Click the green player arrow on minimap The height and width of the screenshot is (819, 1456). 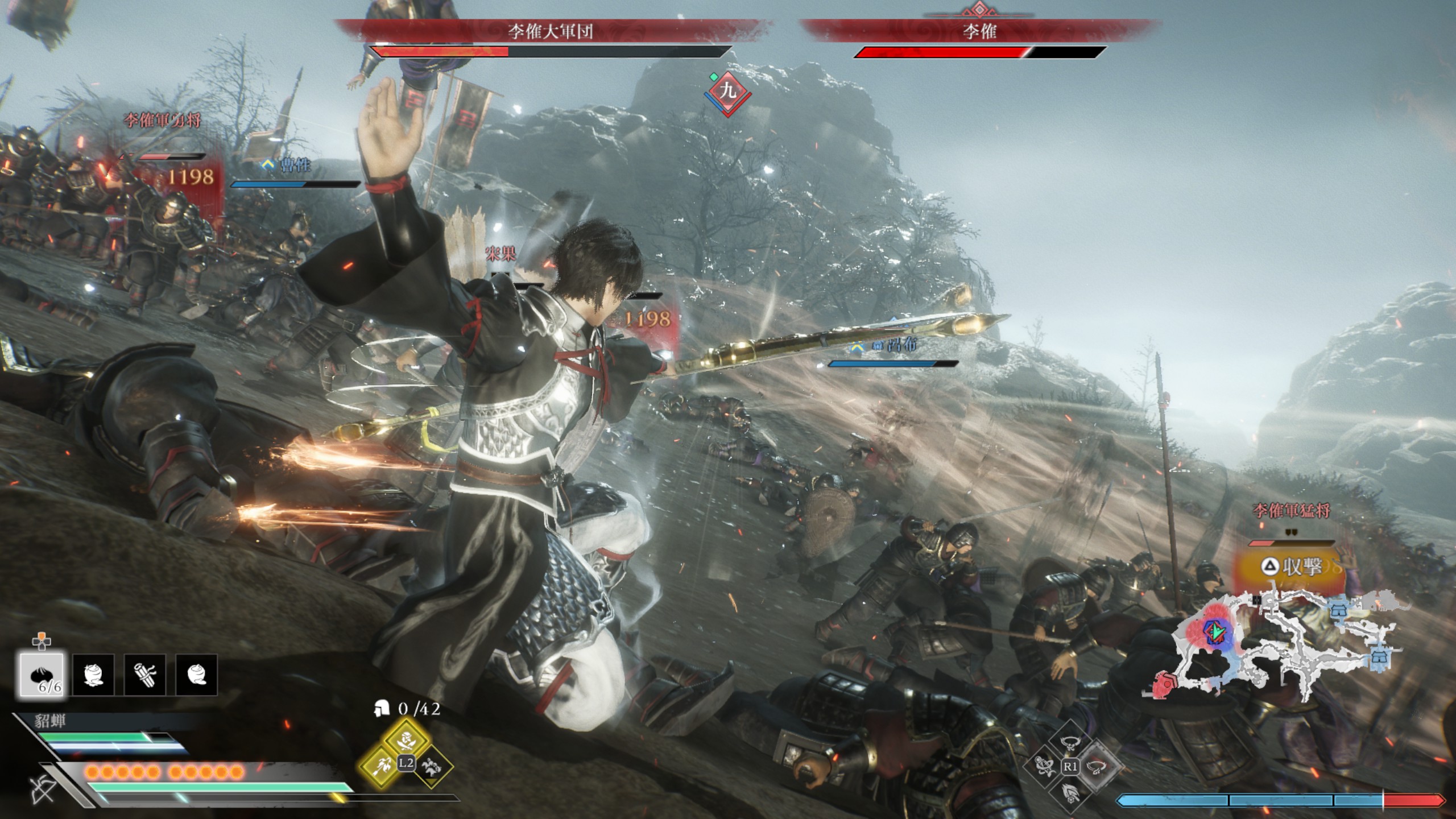coord(1217,631)
